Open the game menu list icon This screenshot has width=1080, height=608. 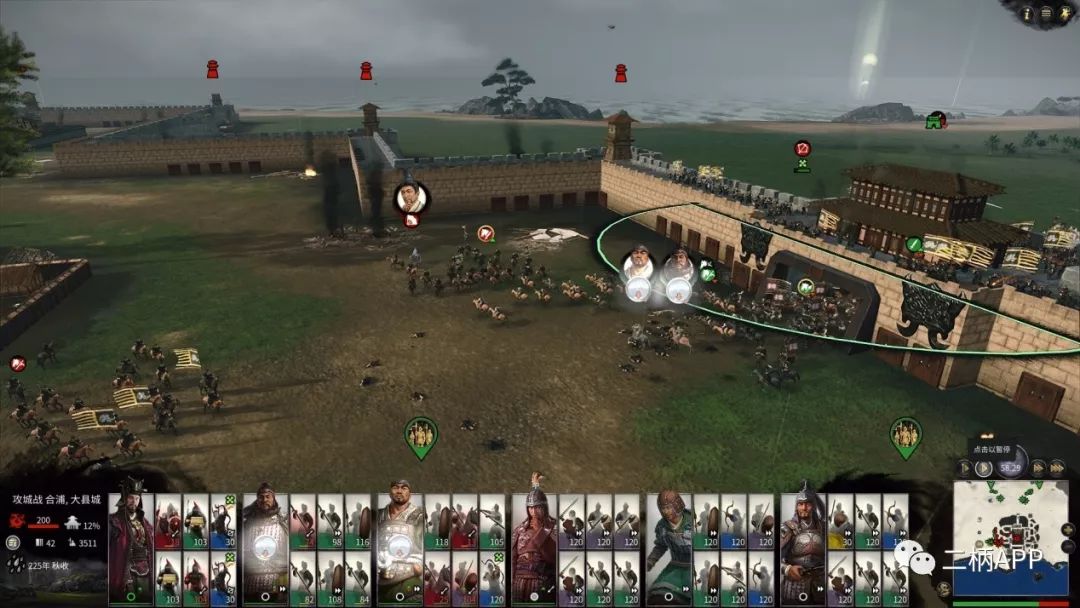(x=1045, y=12)
